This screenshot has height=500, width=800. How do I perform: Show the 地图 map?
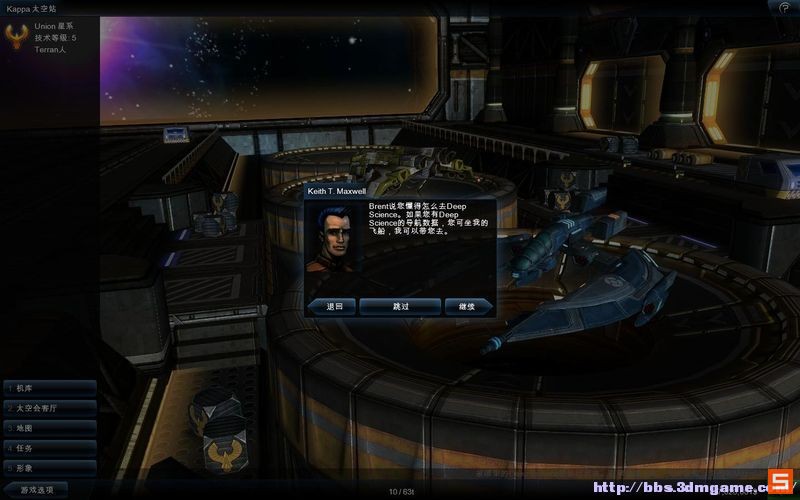[x=49, y=427]
